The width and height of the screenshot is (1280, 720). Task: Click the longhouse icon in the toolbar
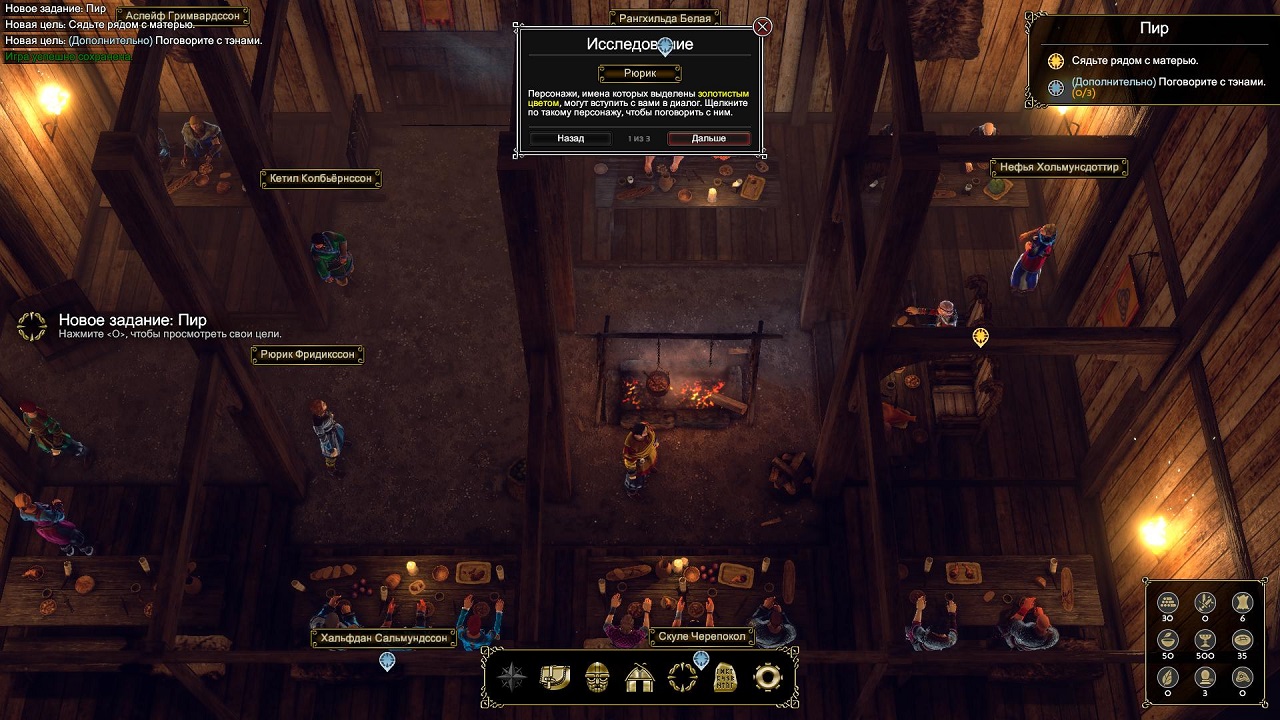639,677
